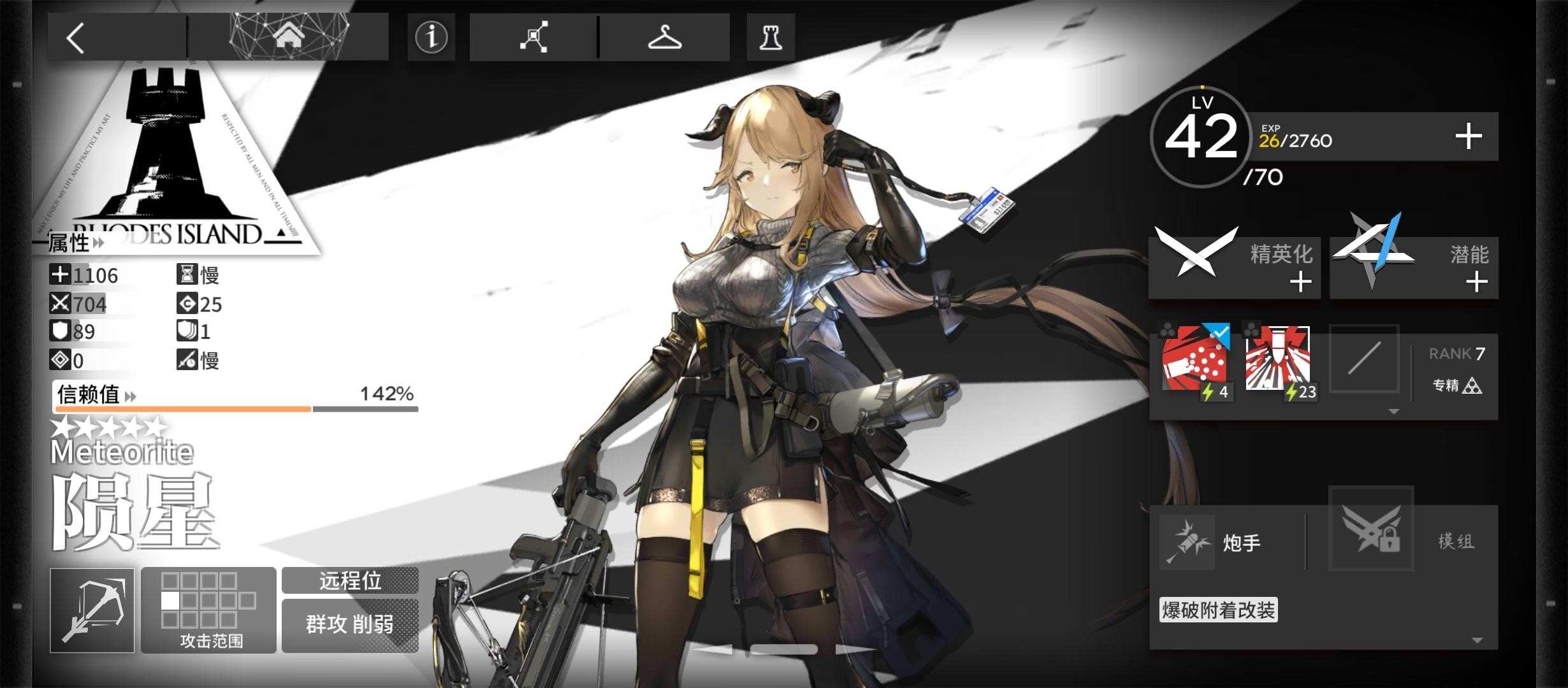Screen dimensions: 1568x688
Task: Click the 炮手 class badge icon
Action: tap(1187, 541)
